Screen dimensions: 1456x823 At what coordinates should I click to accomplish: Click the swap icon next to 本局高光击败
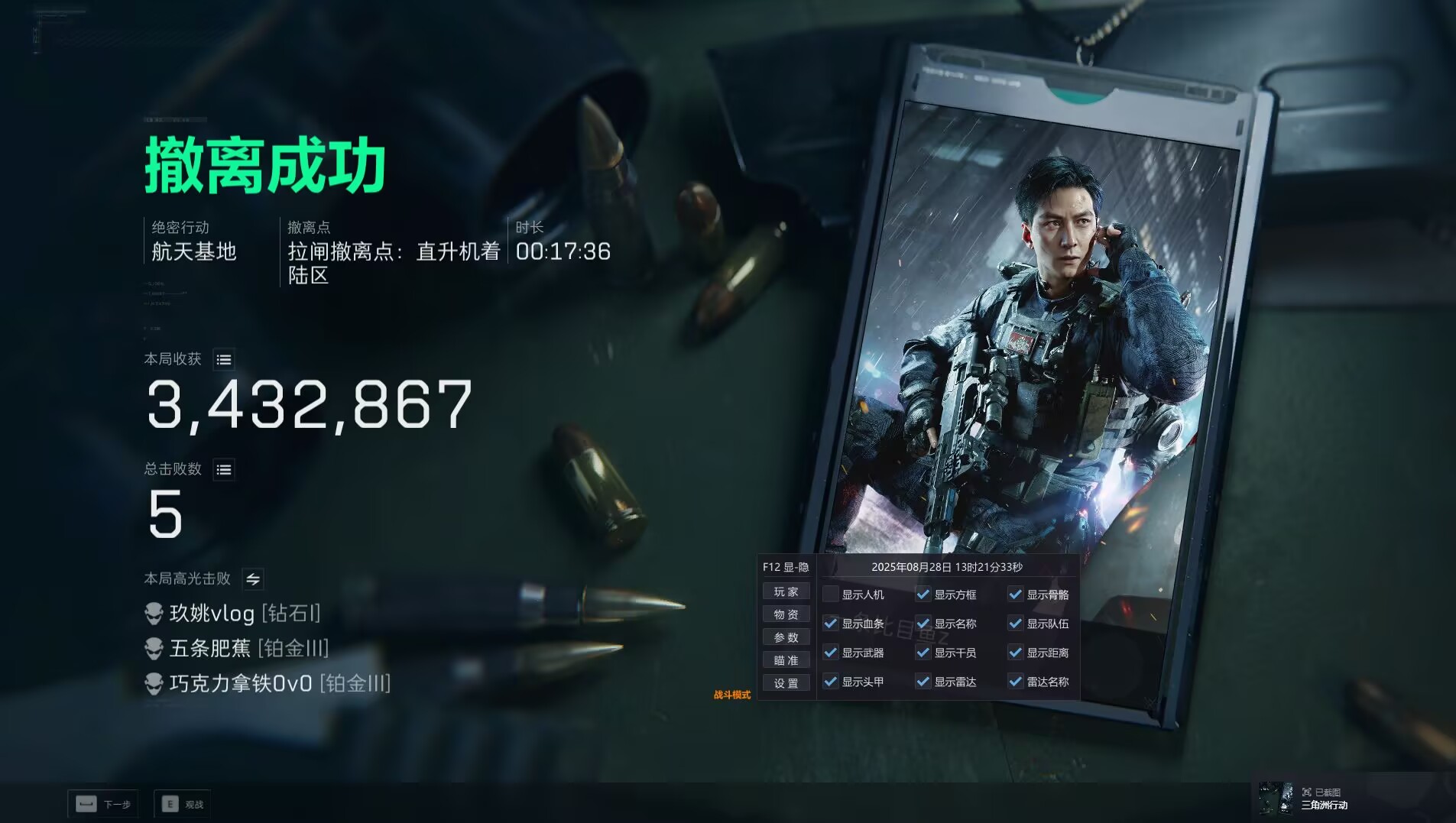pos(254,579)
